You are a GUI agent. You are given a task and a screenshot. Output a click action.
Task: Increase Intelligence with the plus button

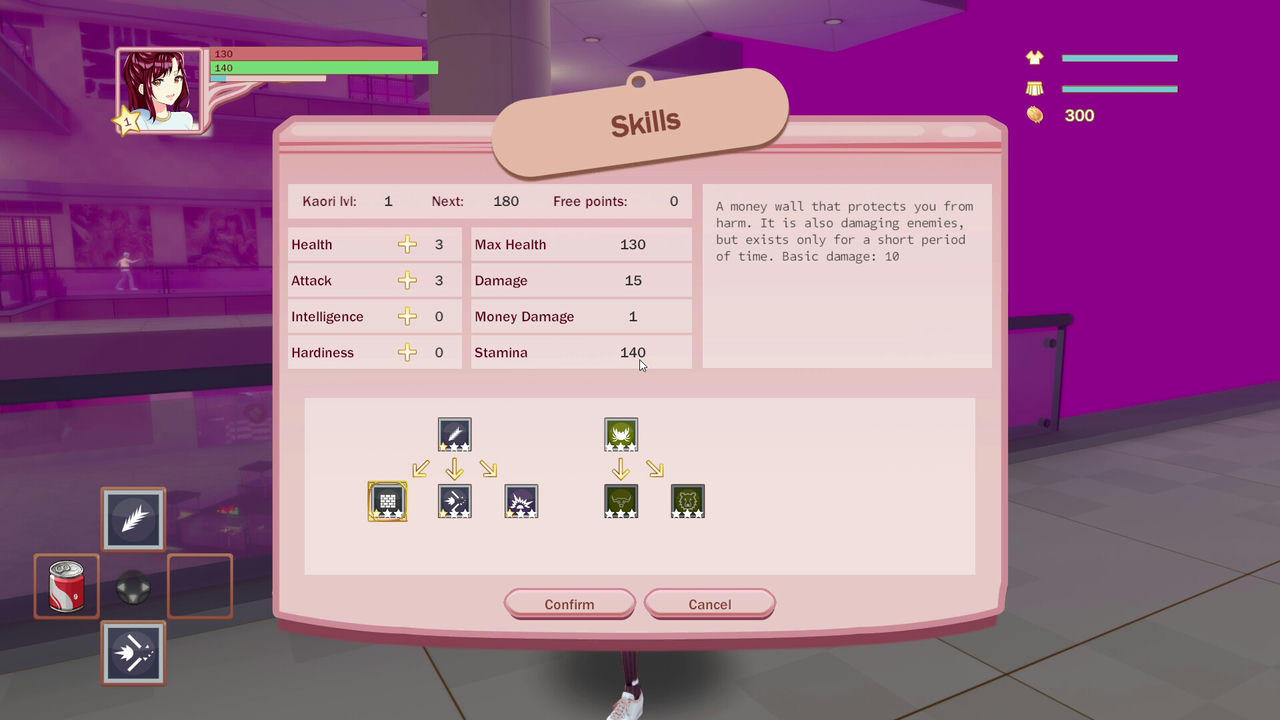[407, 316]
